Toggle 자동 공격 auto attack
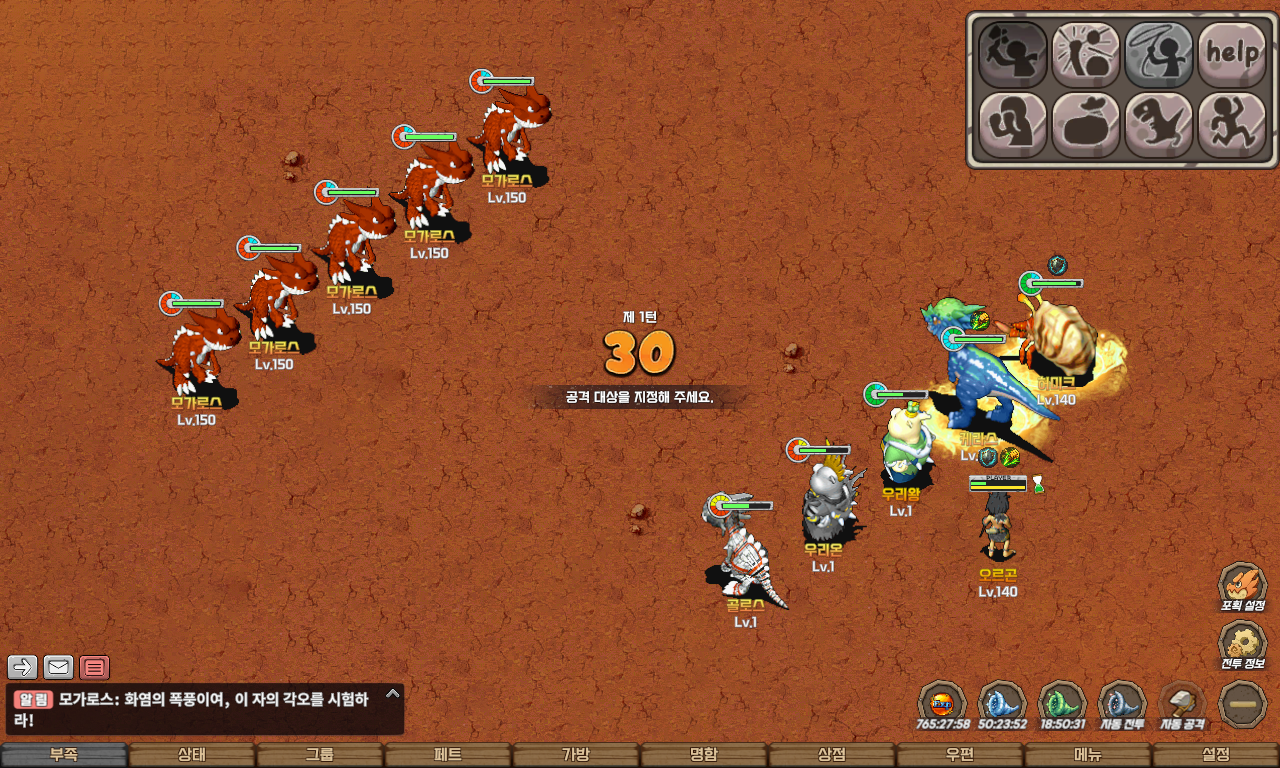This screenshot has width=1280, height=768. coord(1182,705)
